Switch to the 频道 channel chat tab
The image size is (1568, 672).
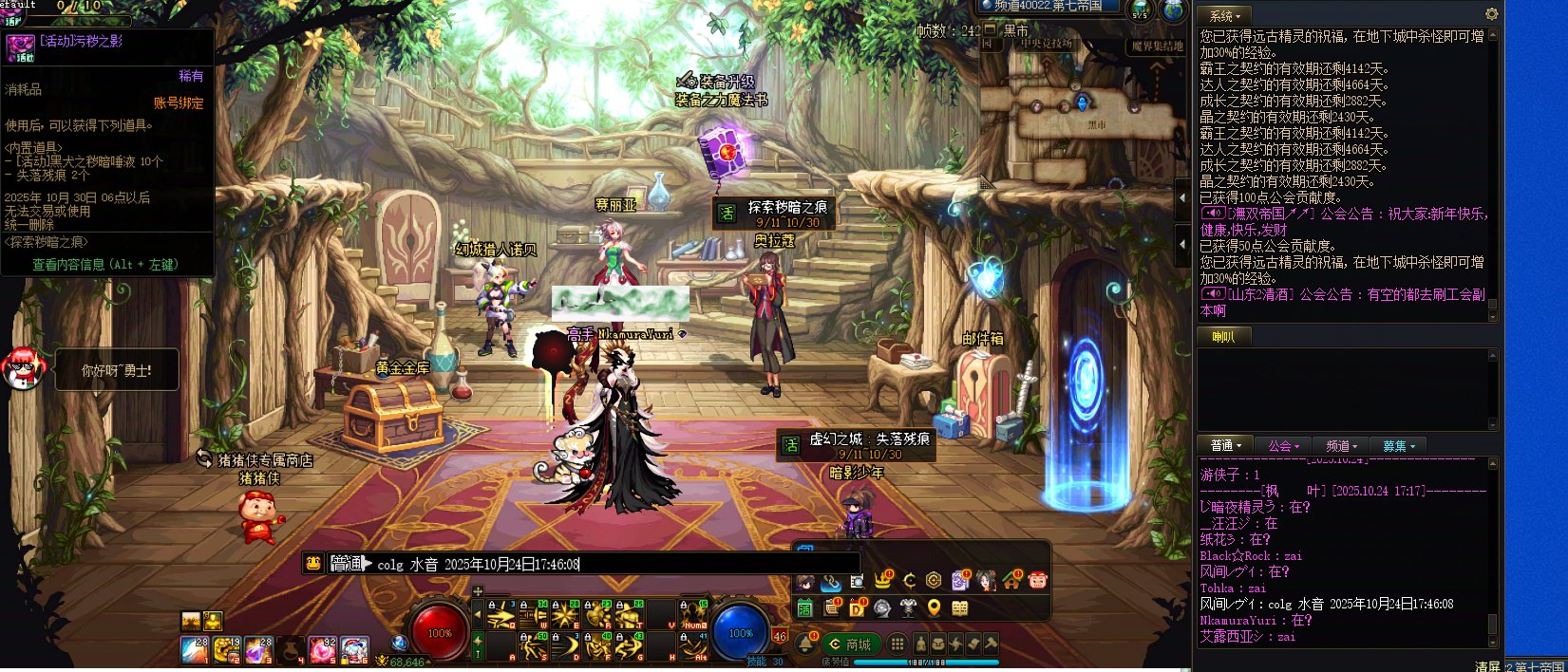tap(1341, 446)
